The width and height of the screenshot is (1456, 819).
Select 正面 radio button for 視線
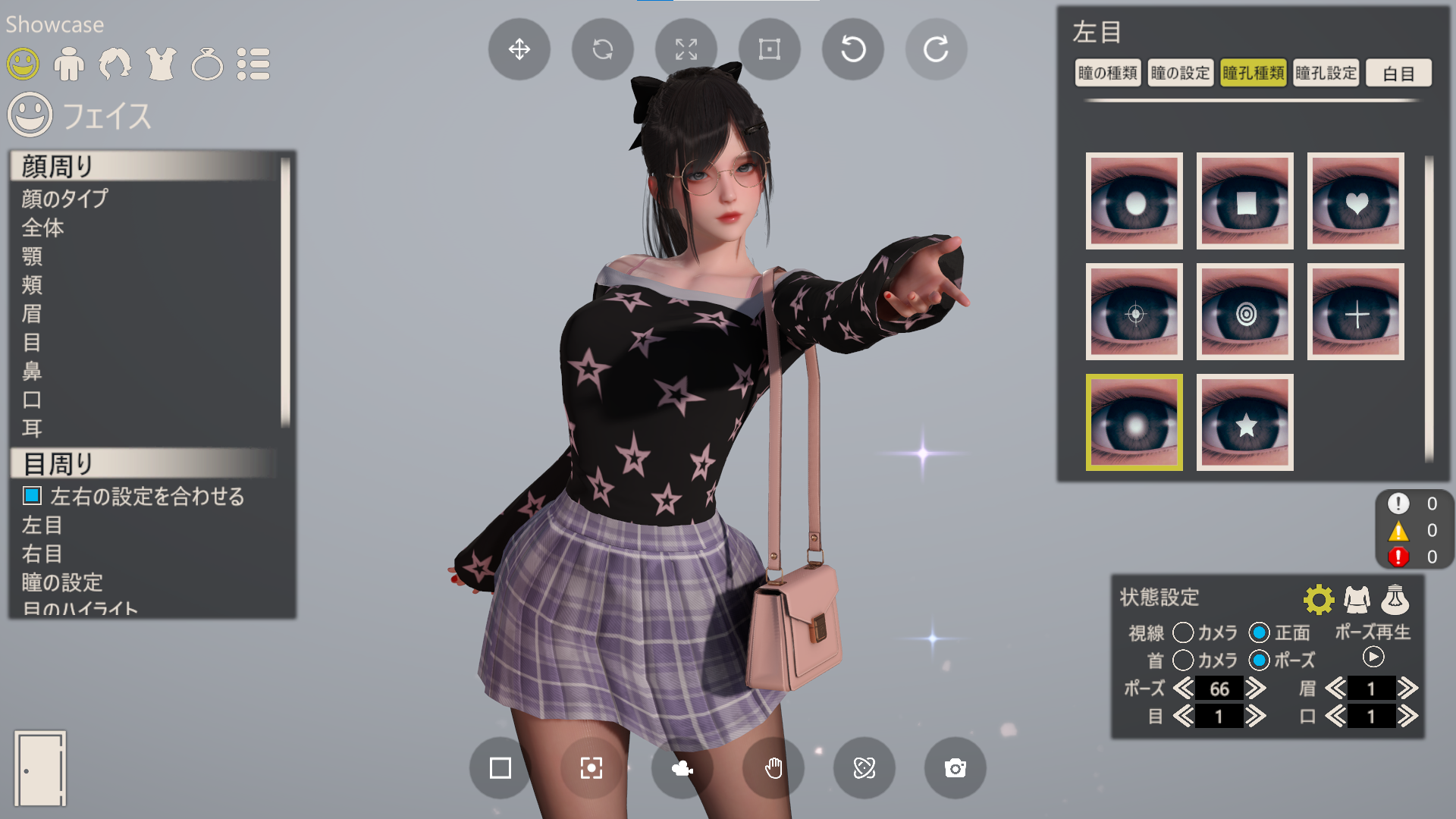point(1258,633)
